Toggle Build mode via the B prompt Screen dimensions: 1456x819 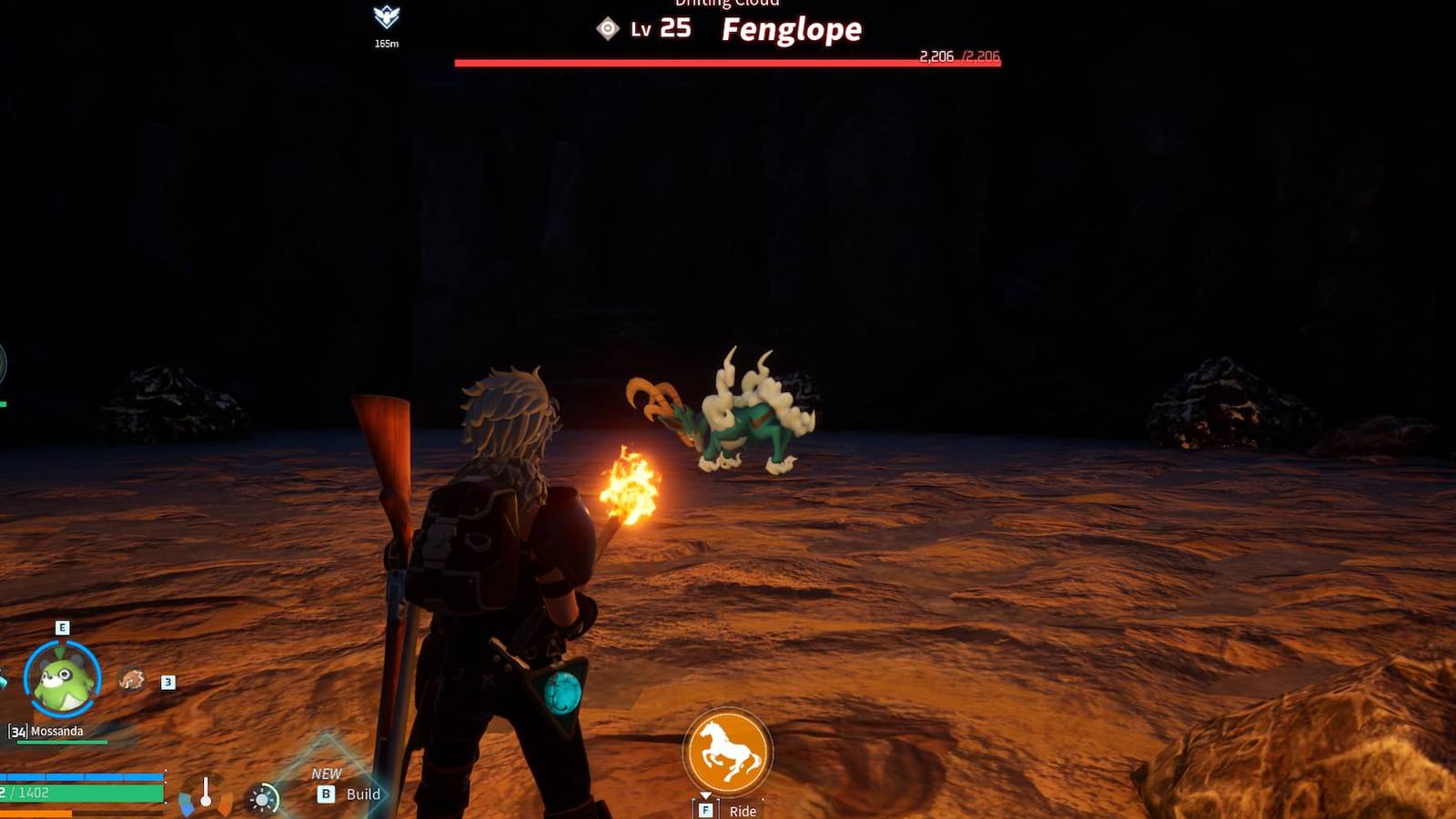[x=325, y=793]
